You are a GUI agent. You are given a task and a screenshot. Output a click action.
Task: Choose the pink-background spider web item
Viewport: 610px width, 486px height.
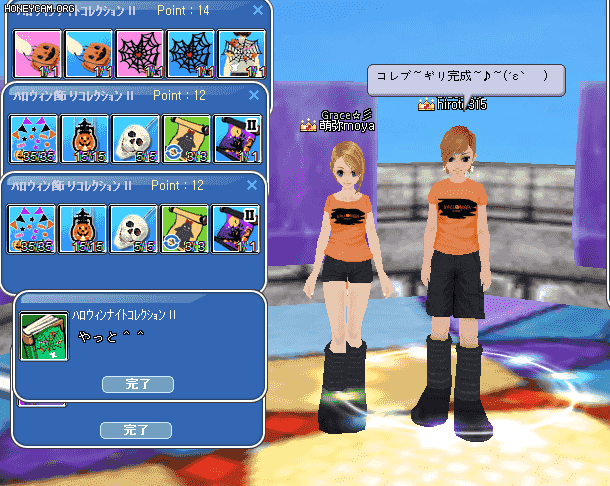coord(139,54)
